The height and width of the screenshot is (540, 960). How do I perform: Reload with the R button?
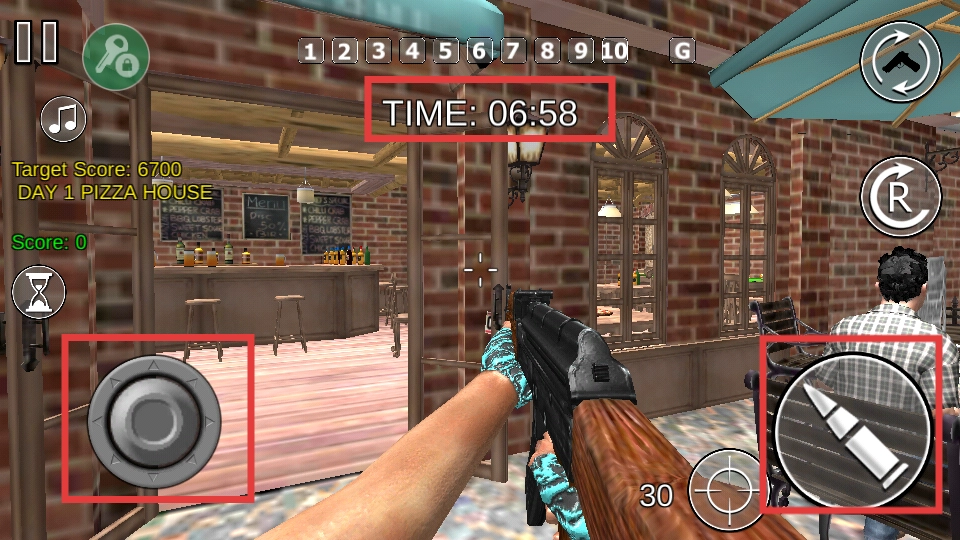point(901,196)
